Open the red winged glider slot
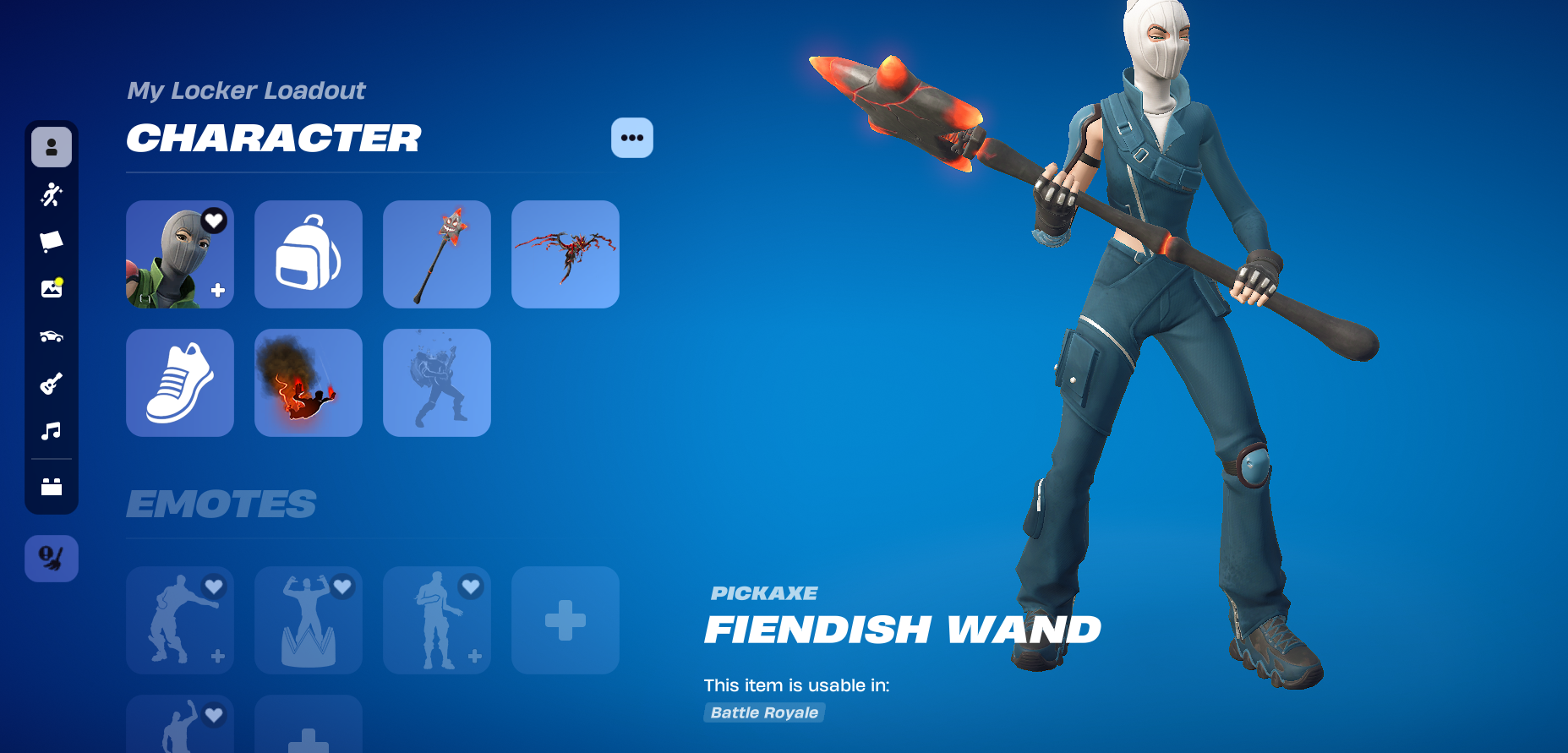Image resolution: width=1568 pixels, height=753 pixels. point(565,254)
